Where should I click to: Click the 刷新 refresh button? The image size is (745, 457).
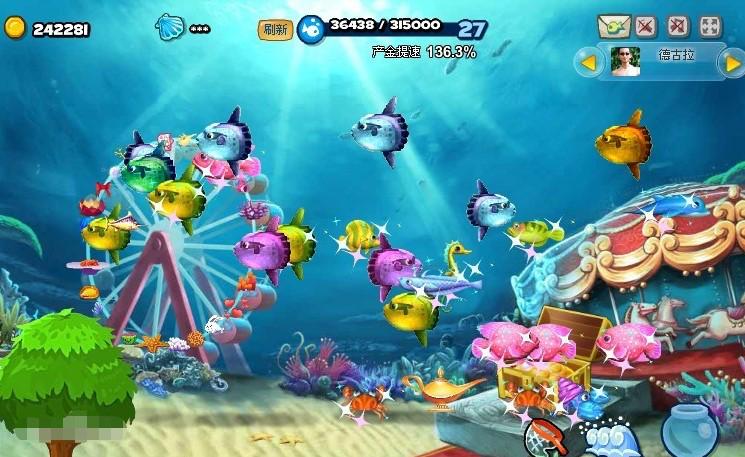[275, 30]
